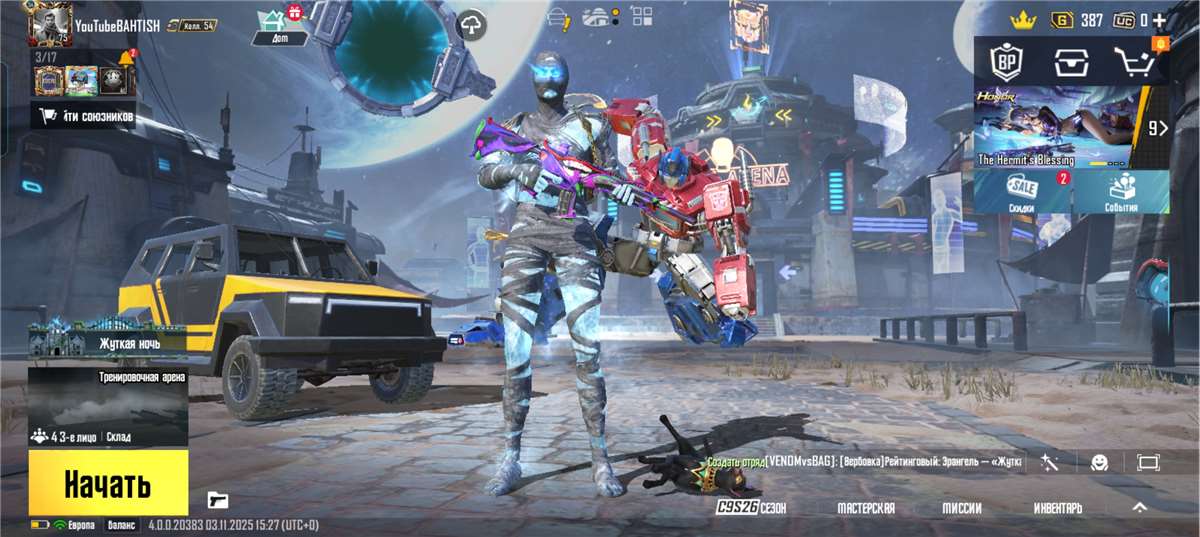Open the Инвентарь inventory tab
The height and width of the screenshot is (537, 1200).
click(1058, 508)
